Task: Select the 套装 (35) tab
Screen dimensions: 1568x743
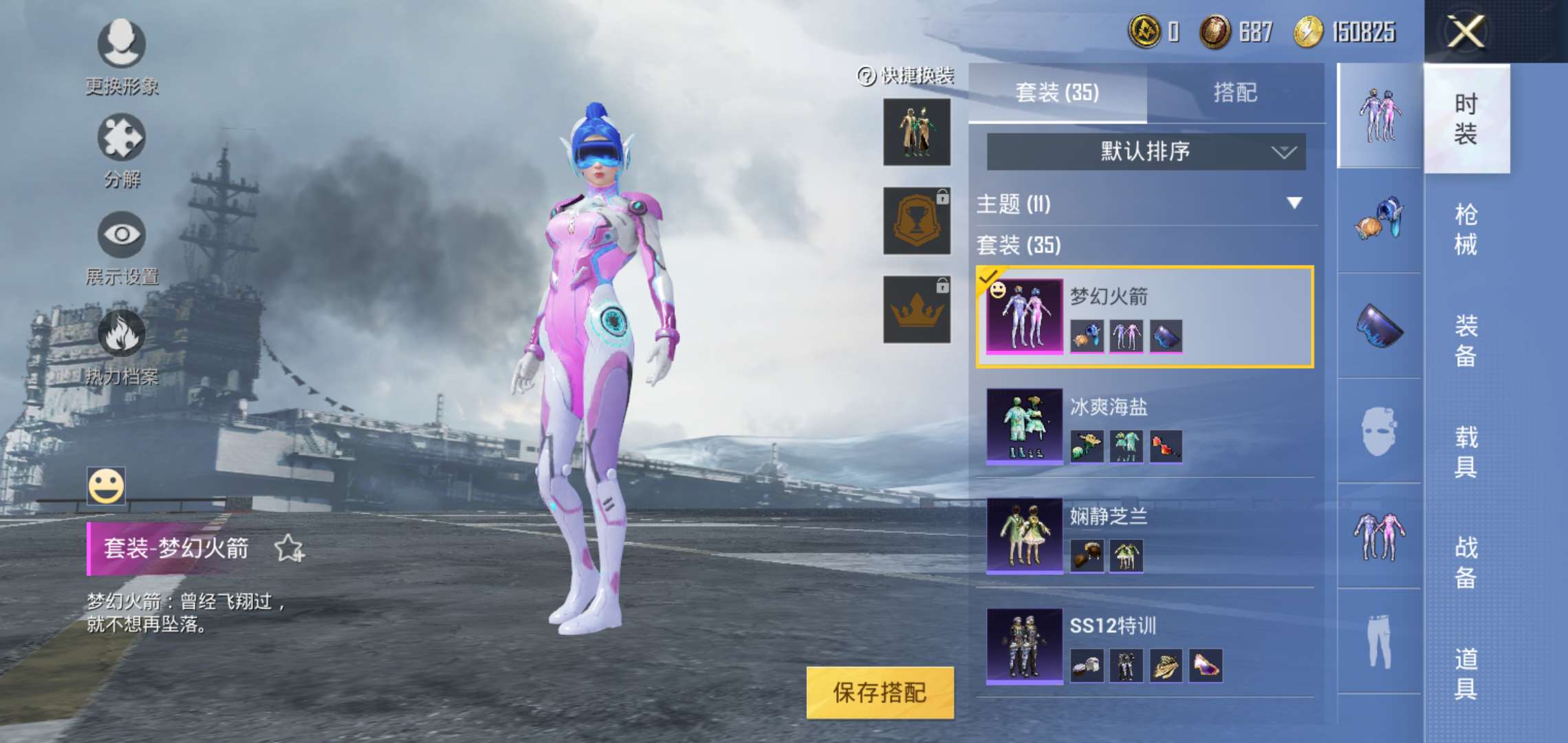Action: pos(1057,92)
